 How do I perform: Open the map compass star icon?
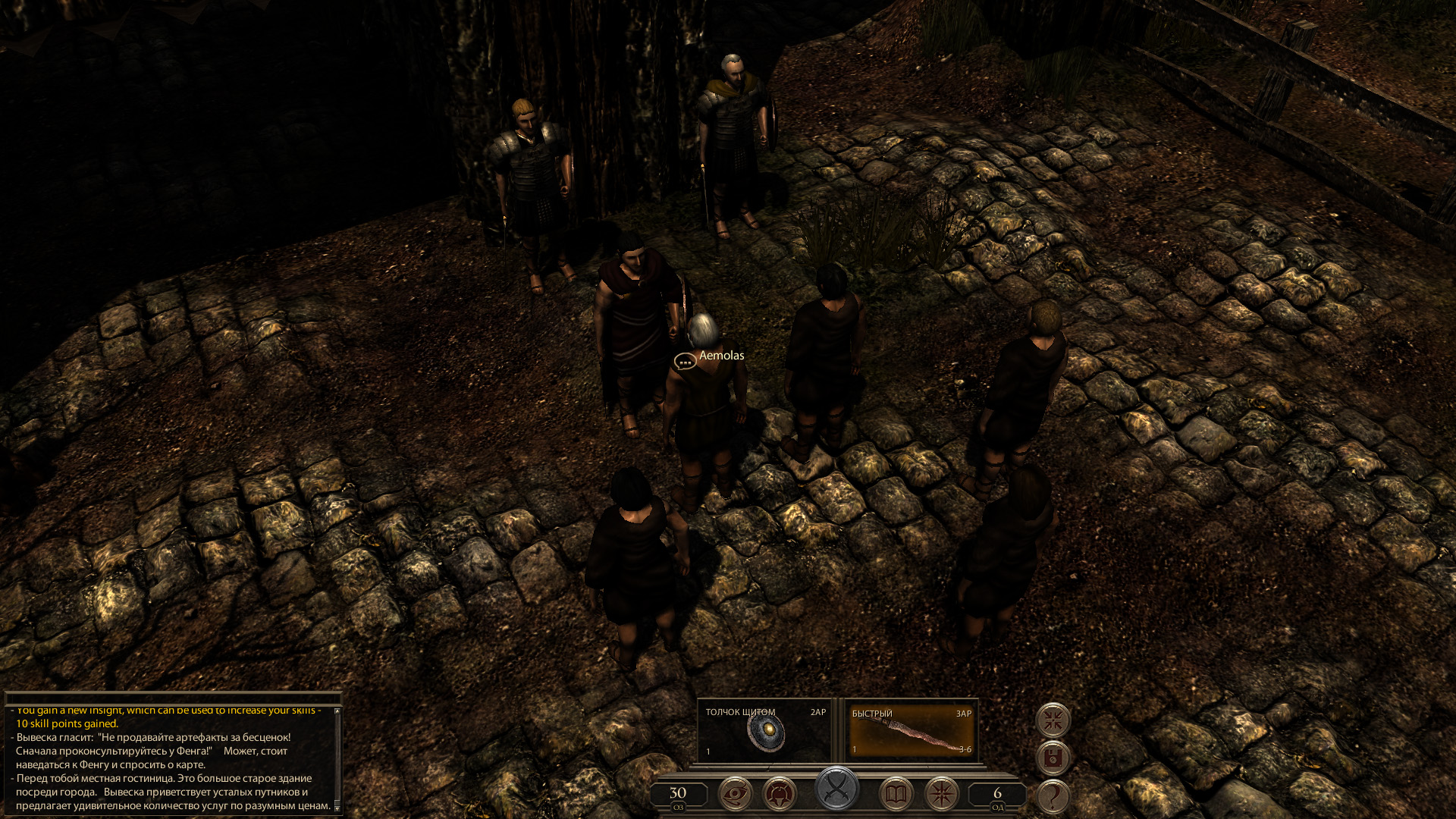tap(942, 794)
